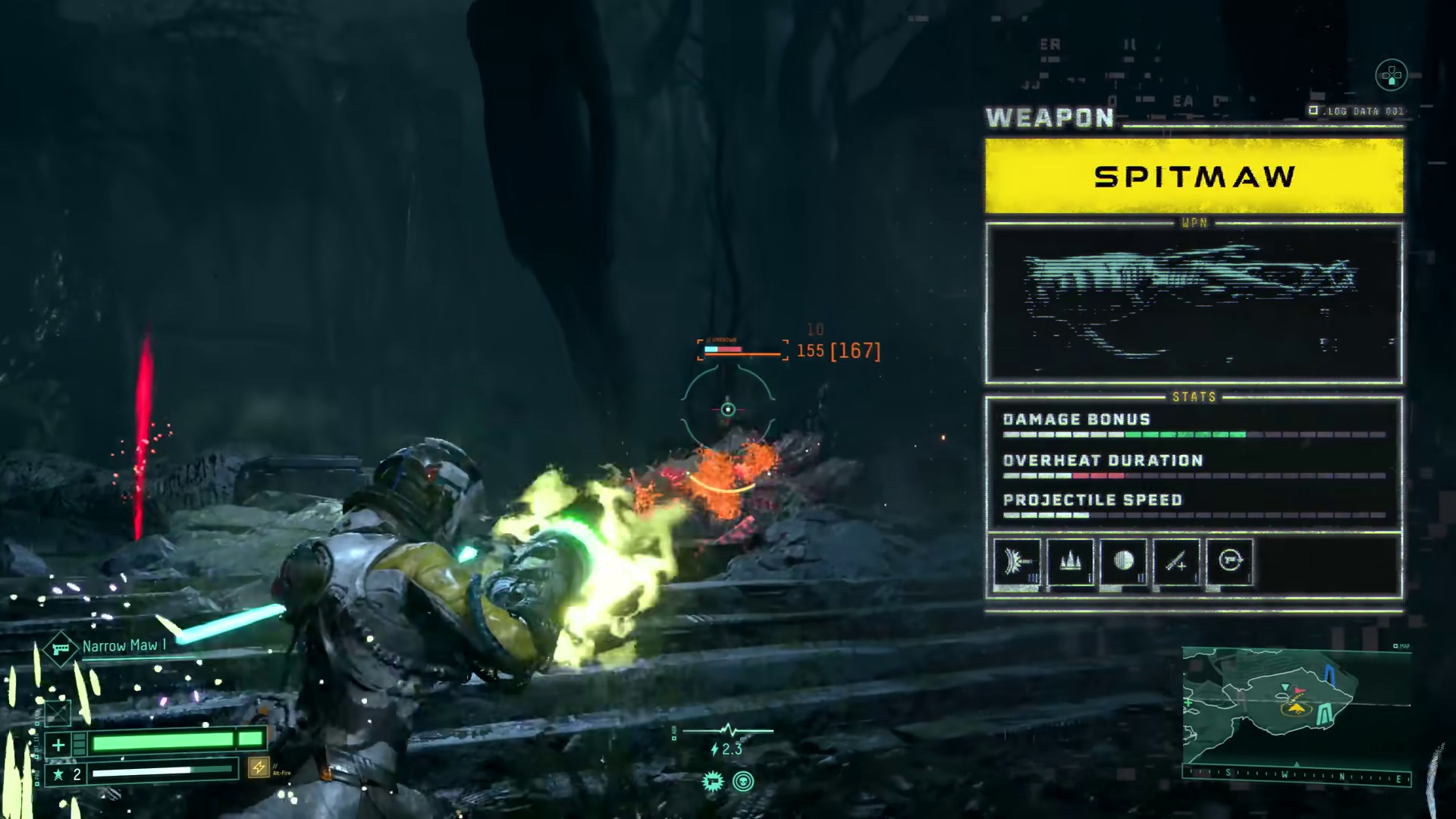Select the blade-with-plus weapon trait
Image resolution: width=1456 pixels, height=819 pixels.
pyautogui.click(x=1177, y=562)
